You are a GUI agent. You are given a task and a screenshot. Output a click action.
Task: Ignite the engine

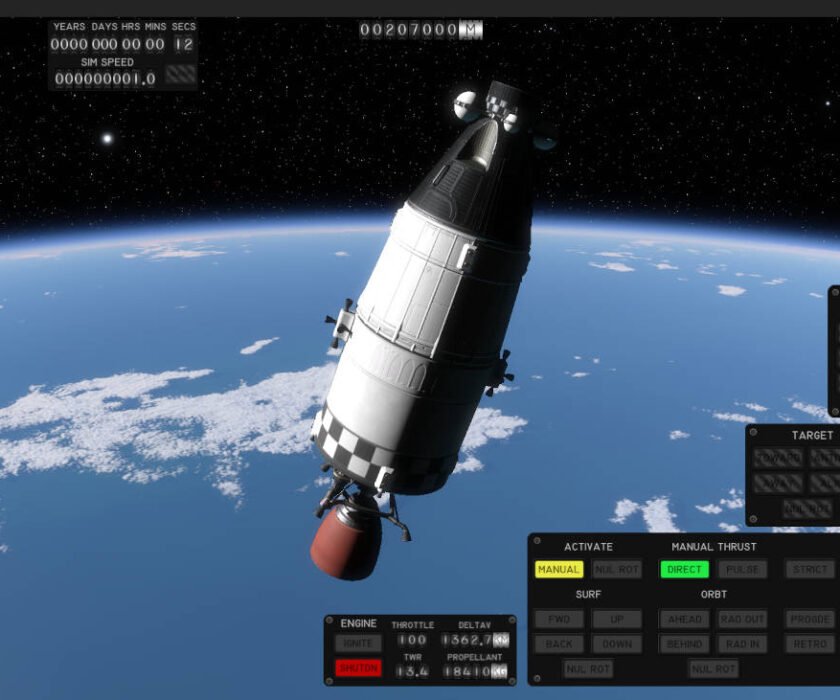(358, 643)
